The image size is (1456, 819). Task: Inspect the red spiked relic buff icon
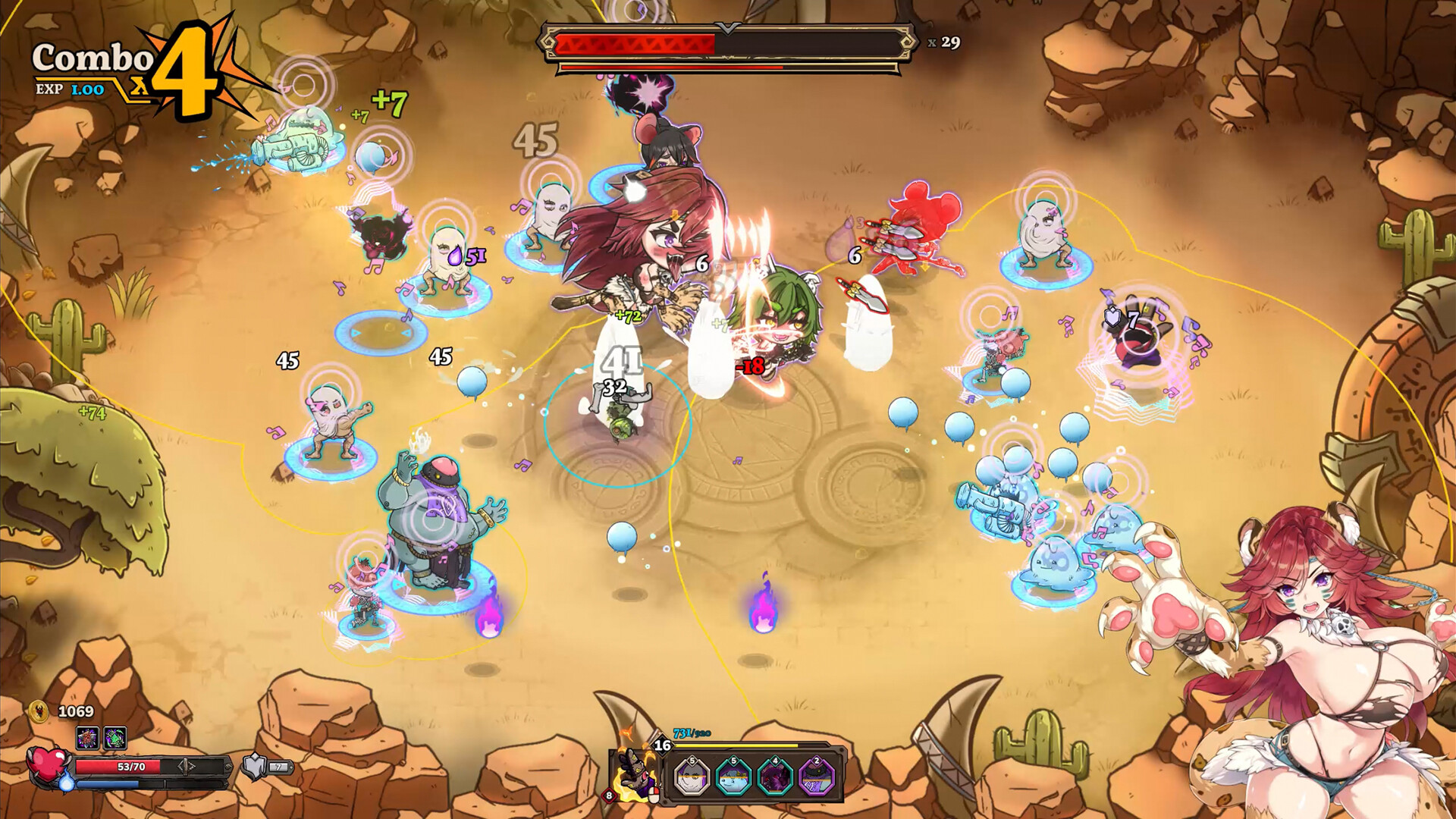pos(87,737)
